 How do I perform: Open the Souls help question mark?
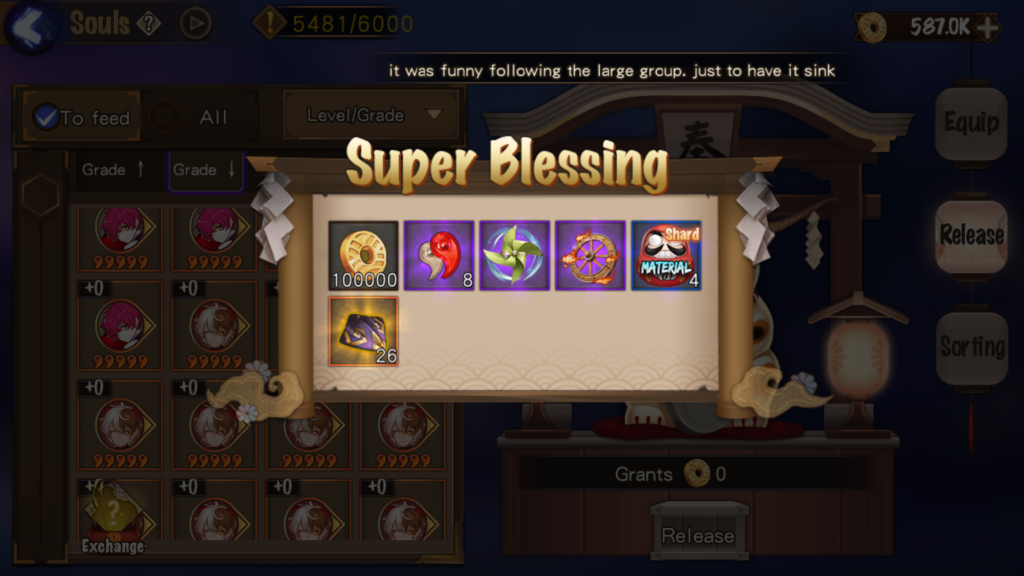[148, 23]
